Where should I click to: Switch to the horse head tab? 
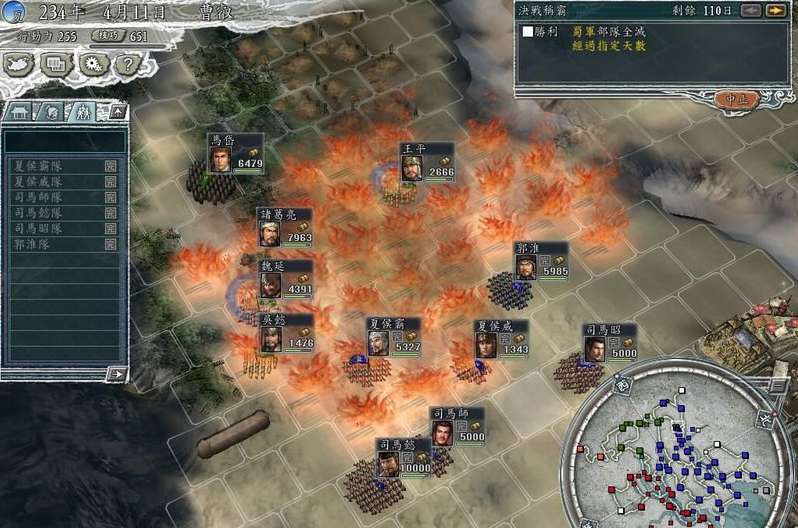click(x=52, y=112)
